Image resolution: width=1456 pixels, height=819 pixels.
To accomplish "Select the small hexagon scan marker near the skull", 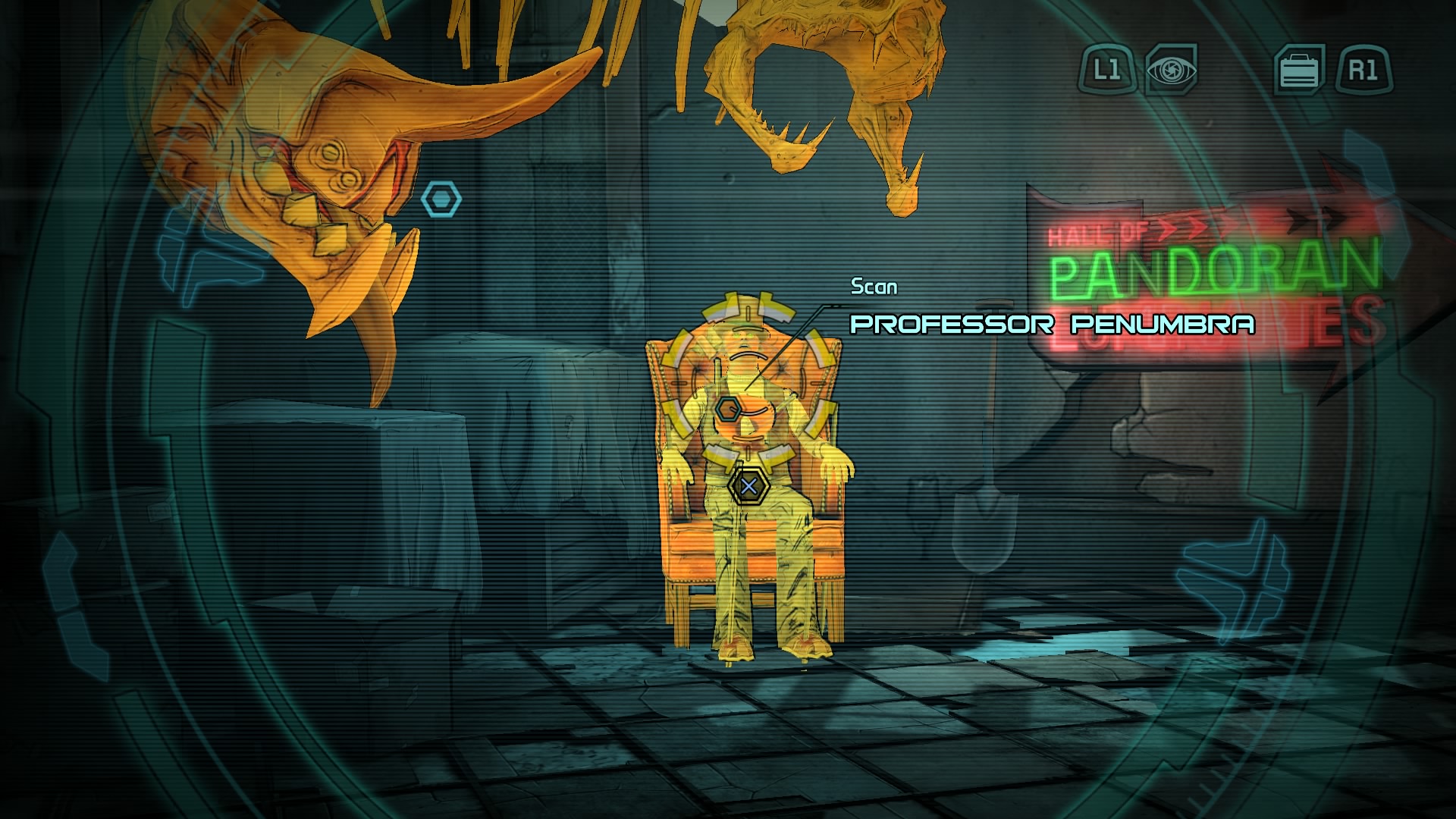I will (x=443, y=197).
